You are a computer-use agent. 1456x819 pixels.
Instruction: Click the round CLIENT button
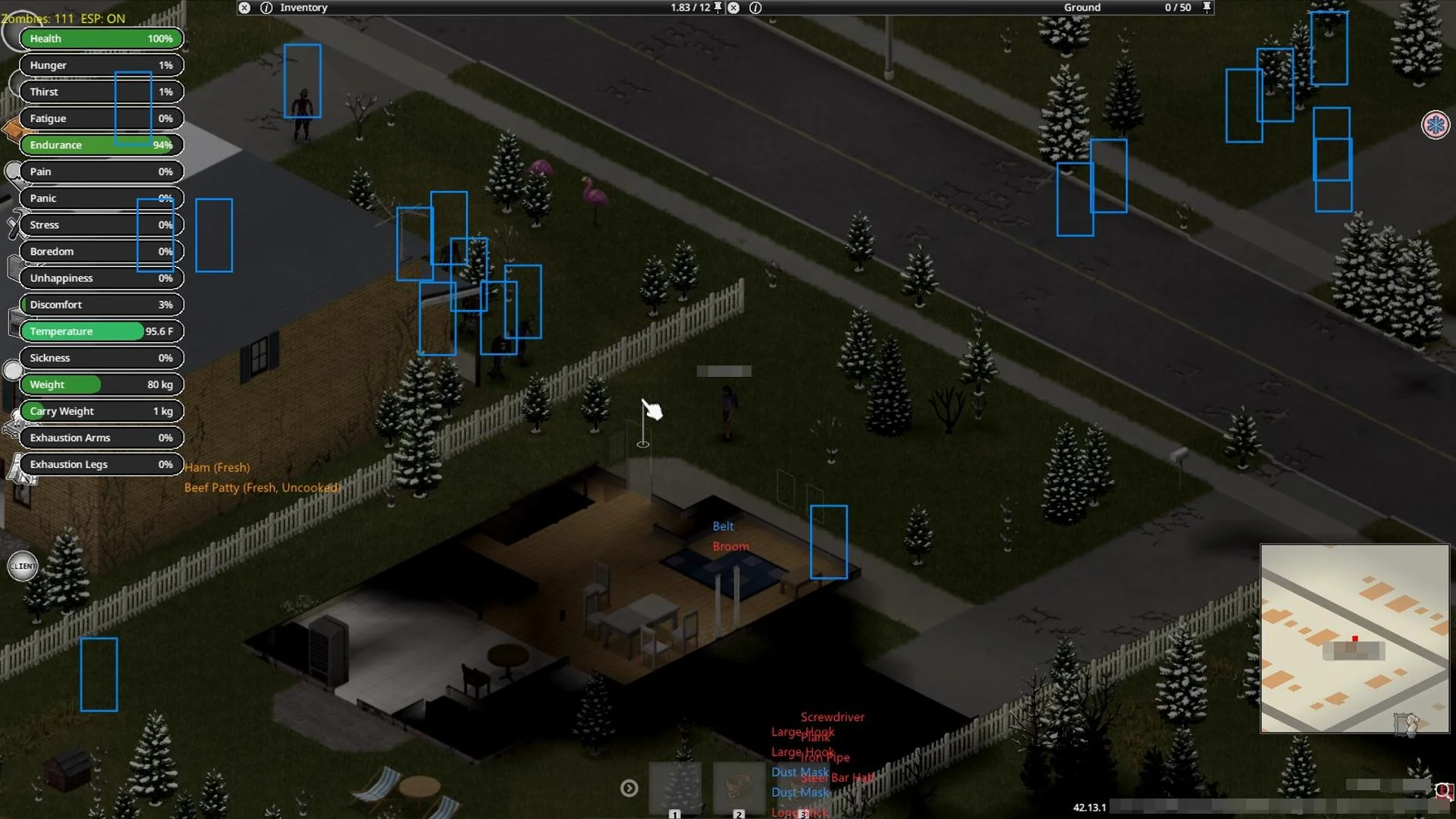point(23,566)
